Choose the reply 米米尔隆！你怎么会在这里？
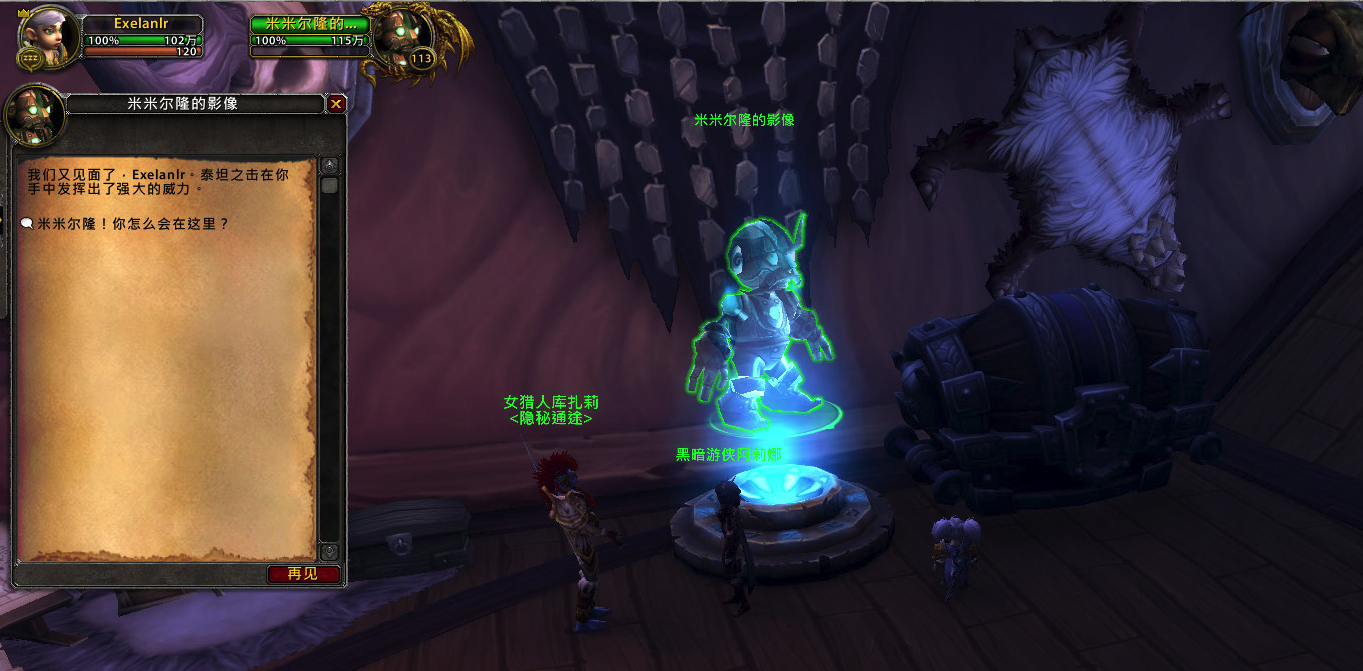This screenshot has height=671, width=1363. (x=133, y=224)
